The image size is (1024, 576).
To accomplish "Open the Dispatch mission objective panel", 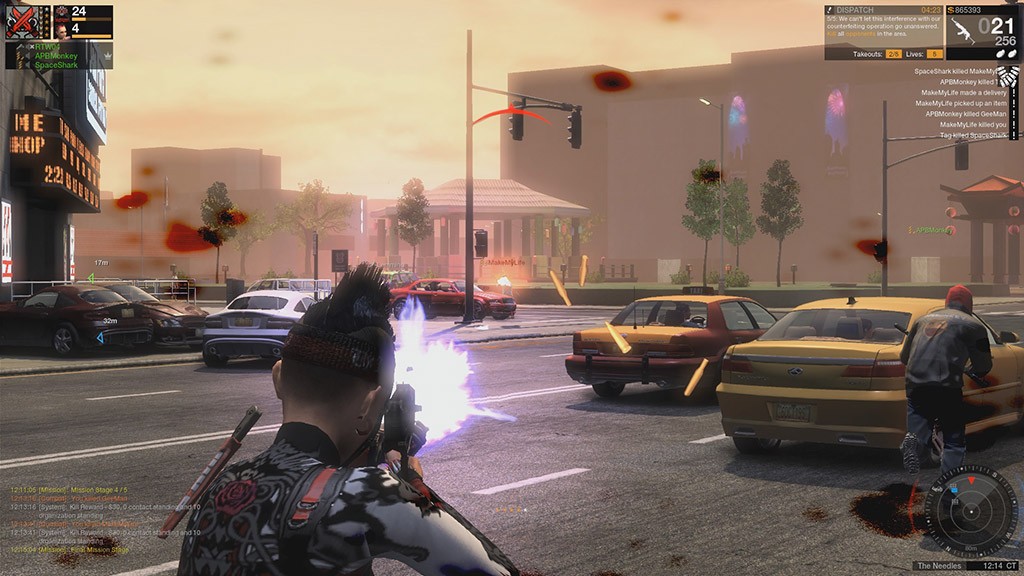I will pos(883,26).
